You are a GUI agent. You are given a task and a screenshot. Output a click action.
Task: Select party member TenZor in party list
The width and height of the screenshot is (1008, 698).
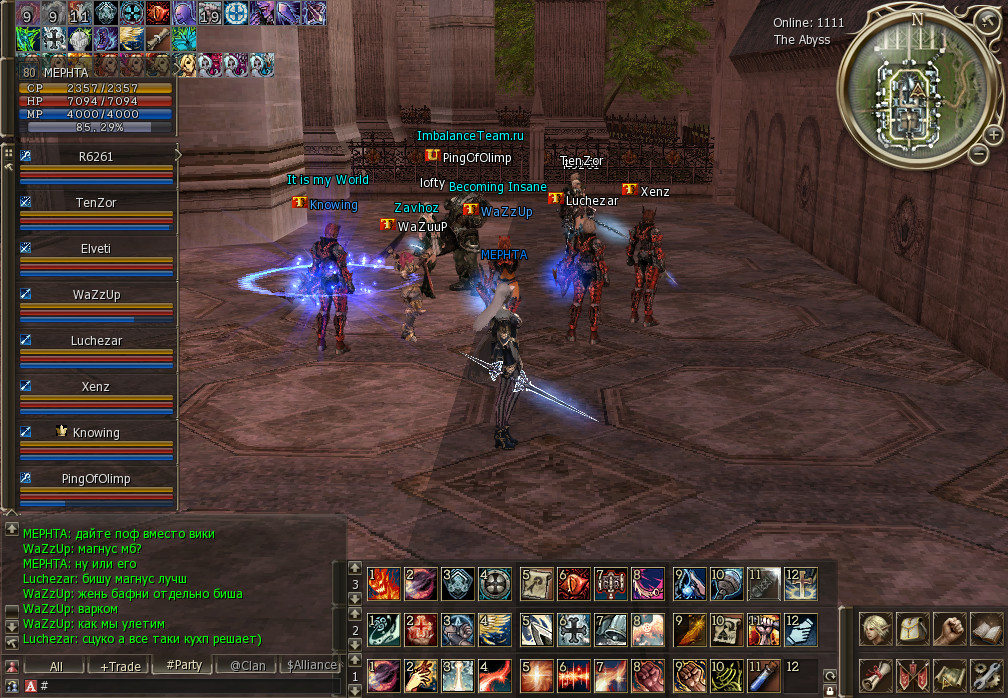coord(96,202)
